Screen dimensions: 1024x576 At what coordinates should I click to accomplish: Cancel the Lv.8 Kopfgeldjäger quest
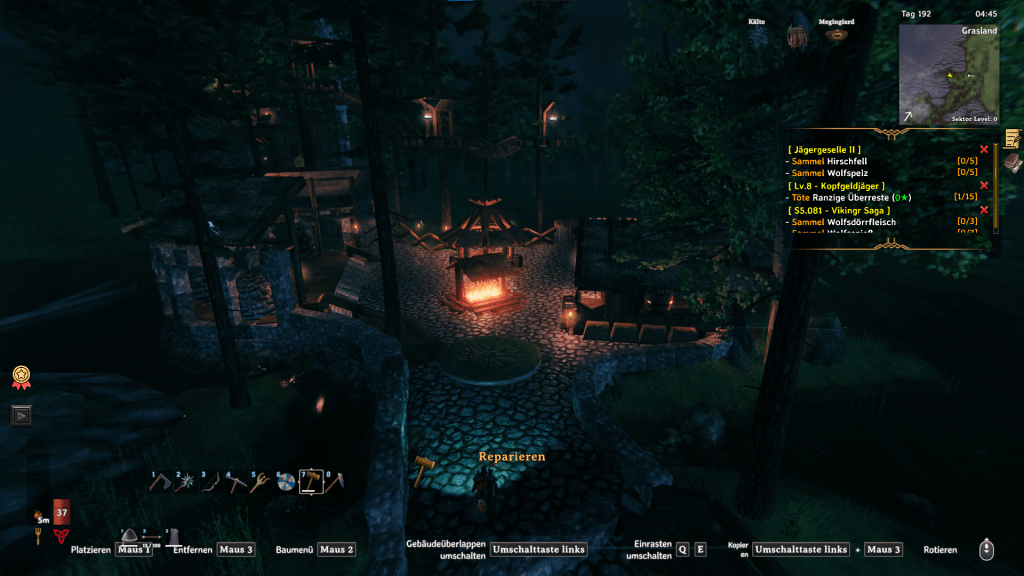tap(984, 185)
